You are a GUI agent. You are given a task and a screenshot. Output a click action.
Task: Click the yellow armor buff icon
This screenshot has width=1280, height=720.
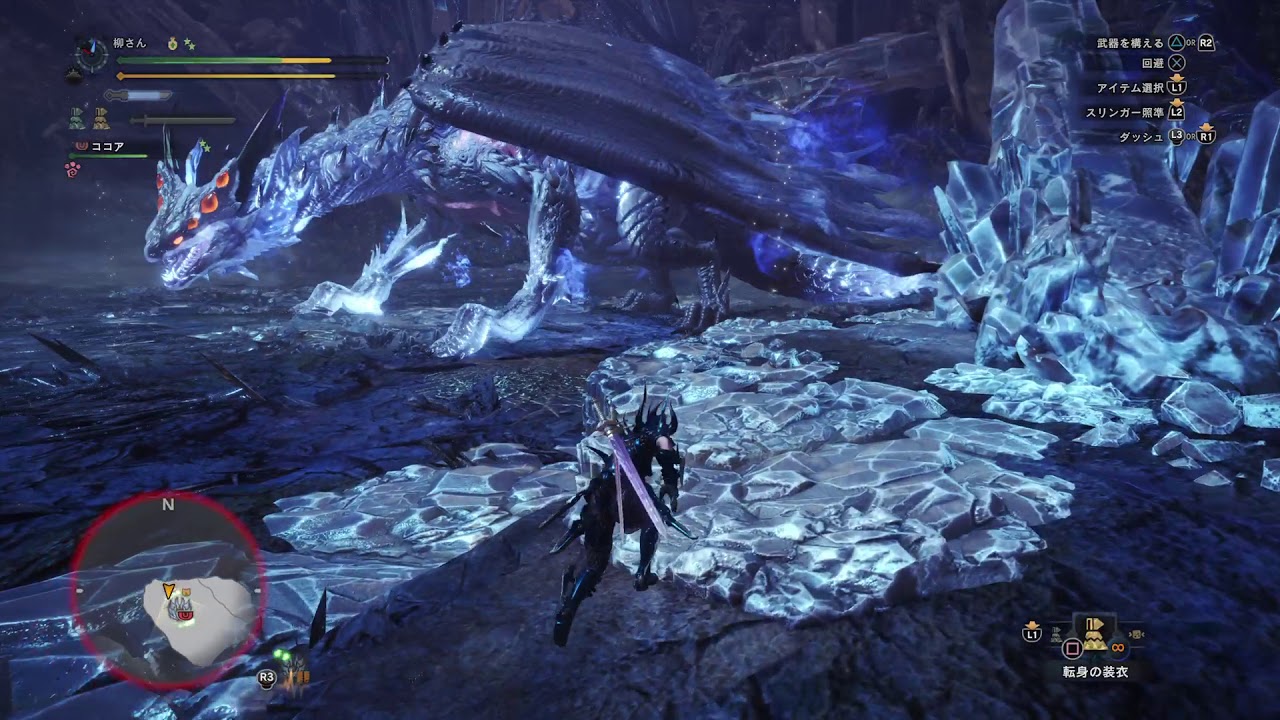(102, 118)
